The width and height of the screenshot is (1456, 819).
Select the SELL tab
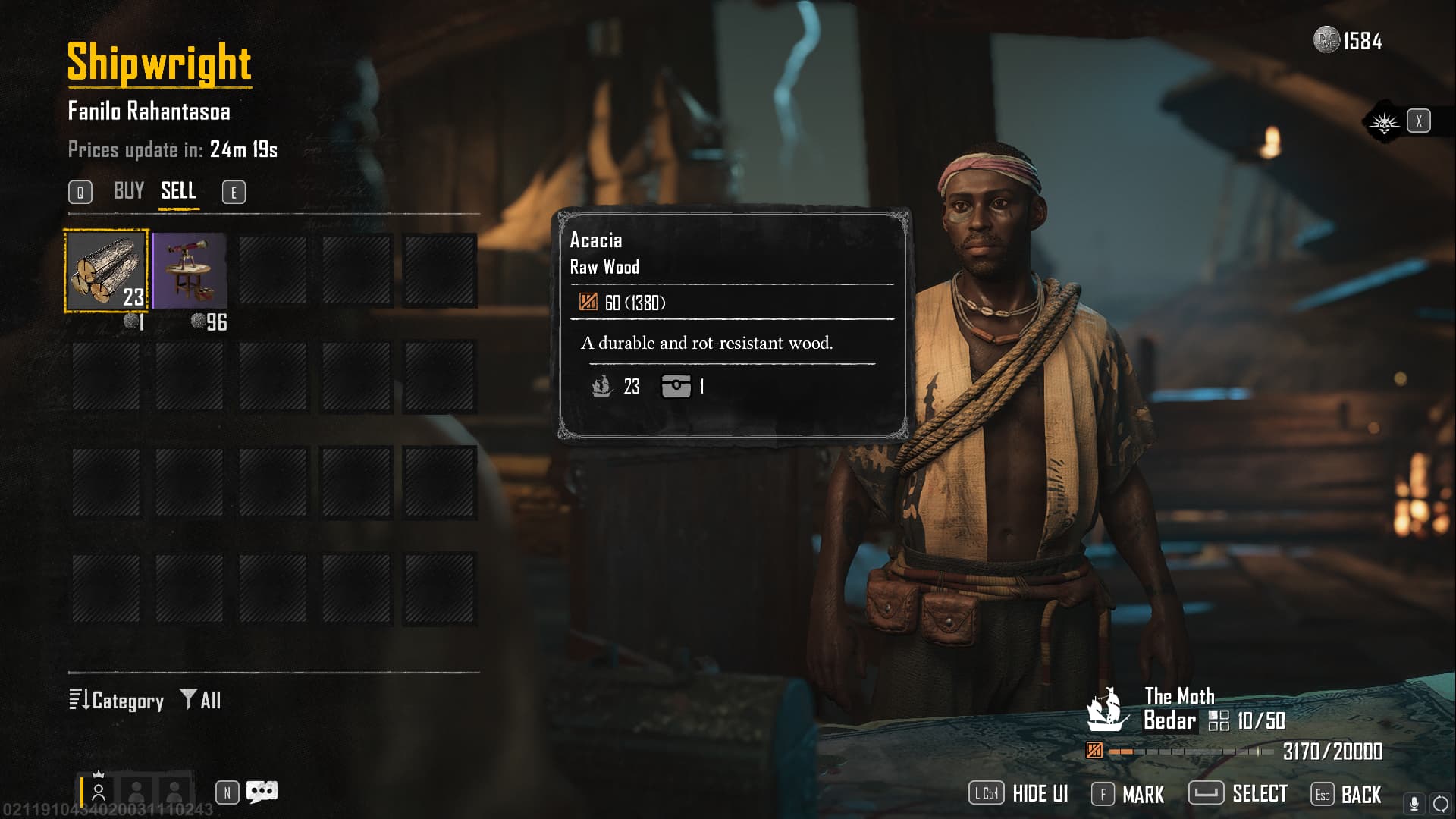[x=178, y=191]
